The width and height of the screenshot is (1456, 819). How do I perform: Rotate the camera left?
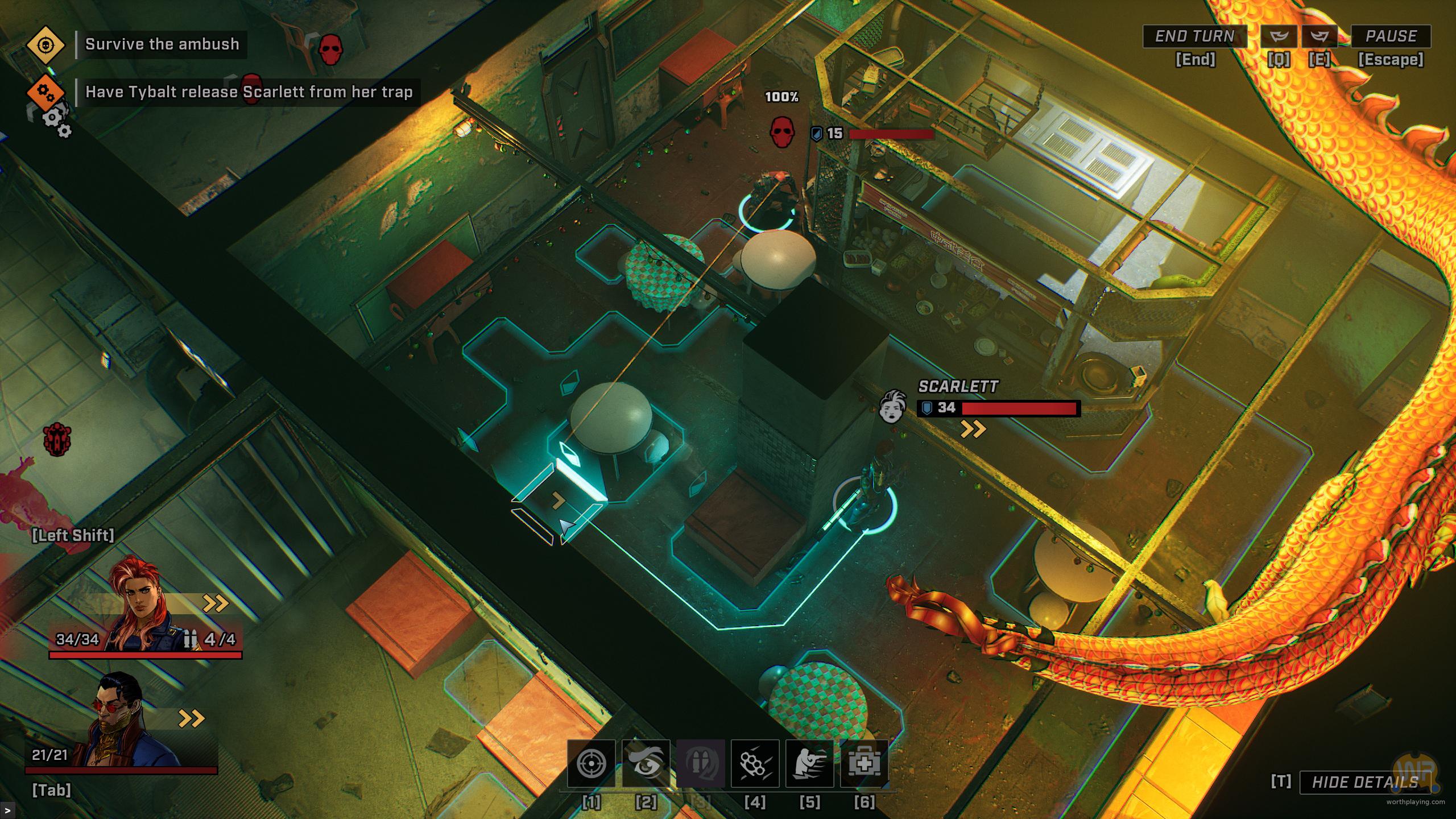pyautogui.click(x=1279, y=36)
